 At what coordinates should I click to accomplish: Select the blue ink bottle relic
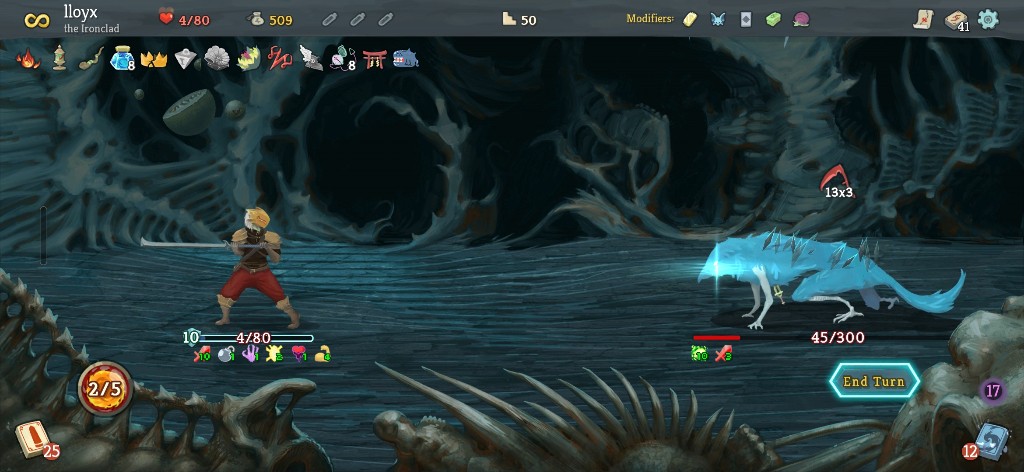[x=122, y=59]
